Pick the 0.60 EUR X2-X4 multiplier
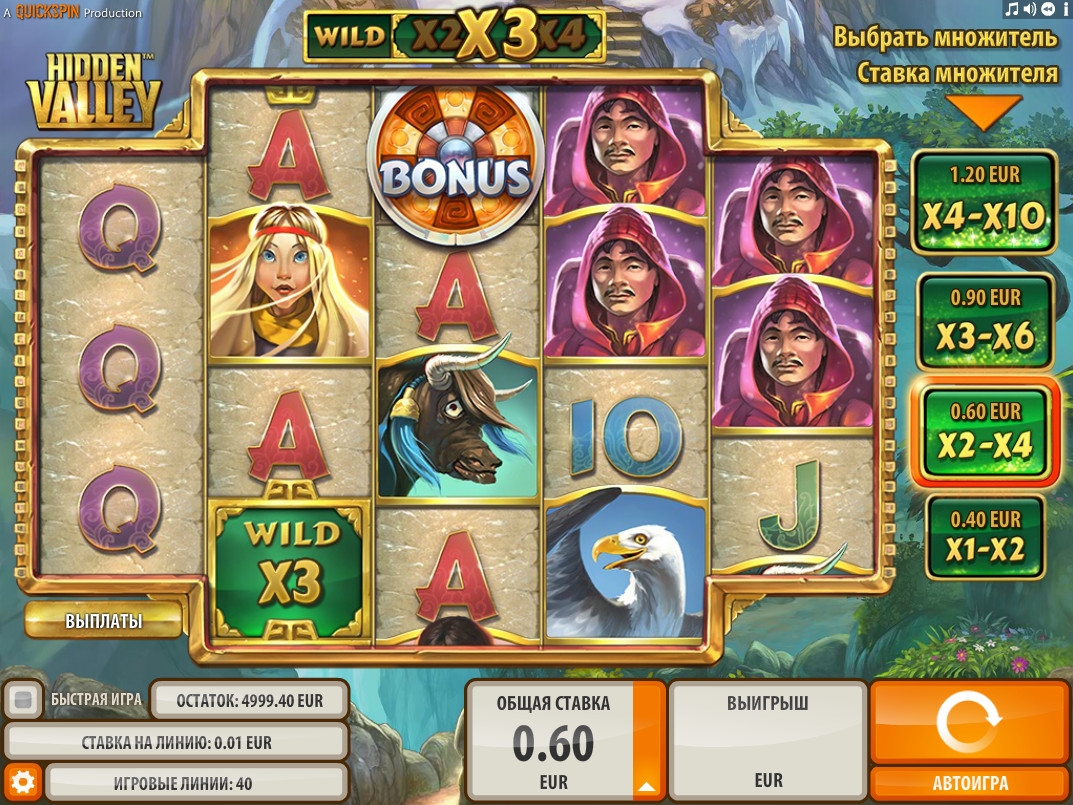1073x805 pixels. (x=984, y=433)
